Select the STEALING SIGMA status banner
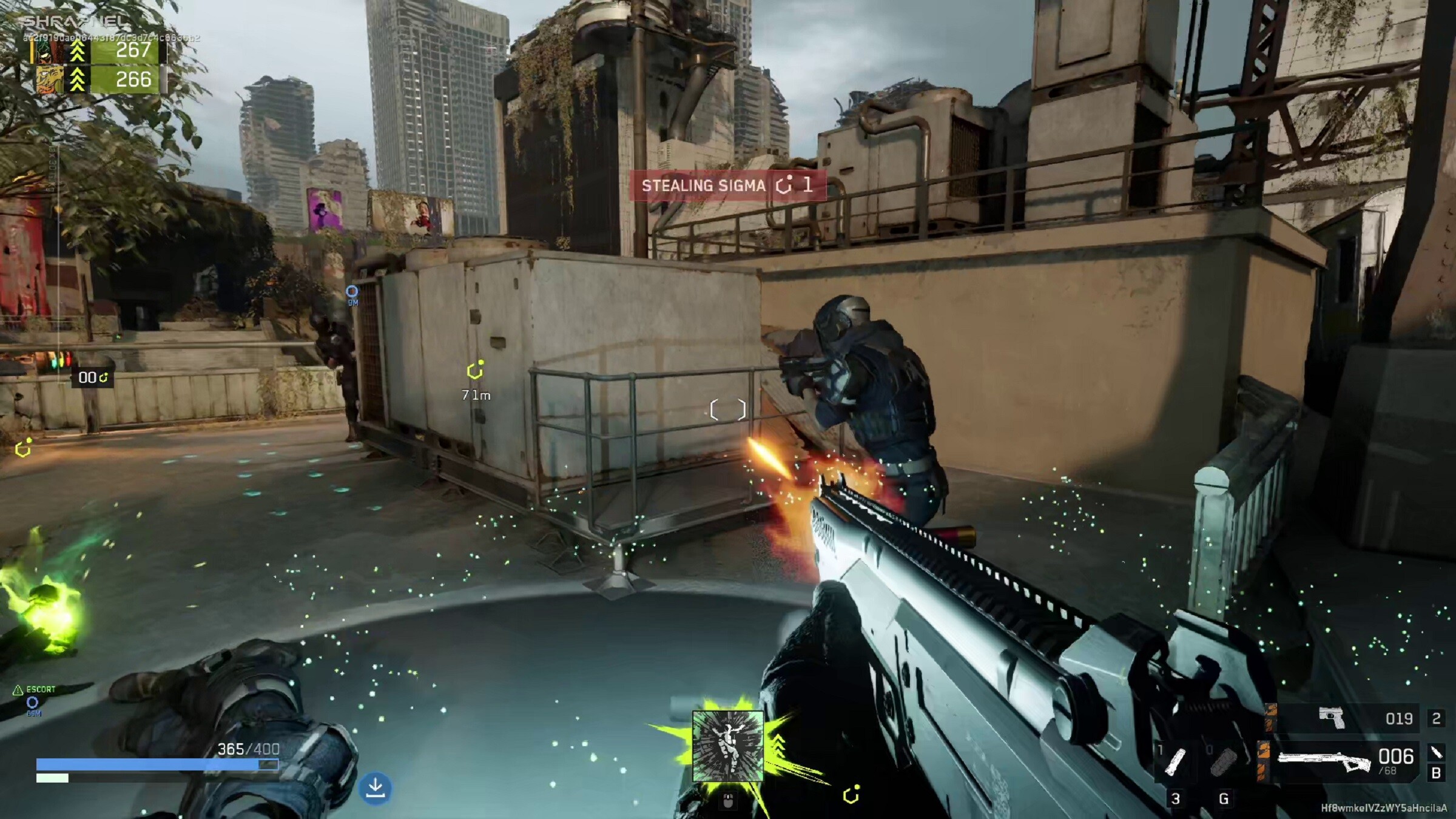The height and width of the screenshot is (819, 1456). [706, 186]
